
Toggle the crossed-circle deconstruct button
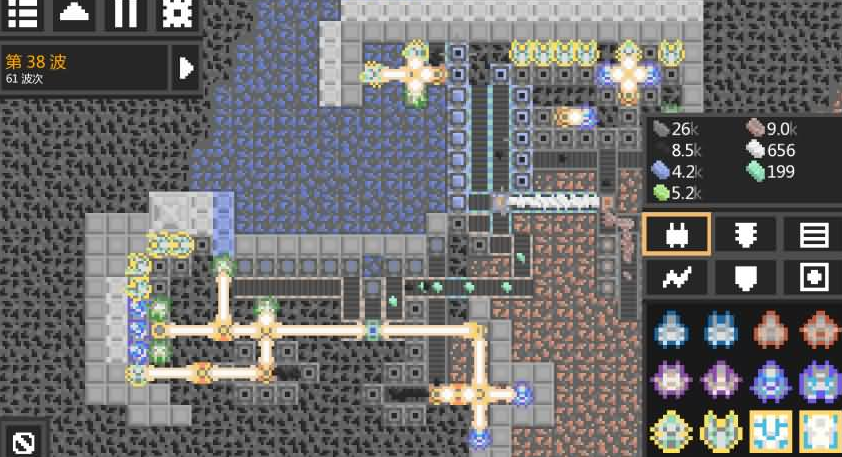pos(25,441)
